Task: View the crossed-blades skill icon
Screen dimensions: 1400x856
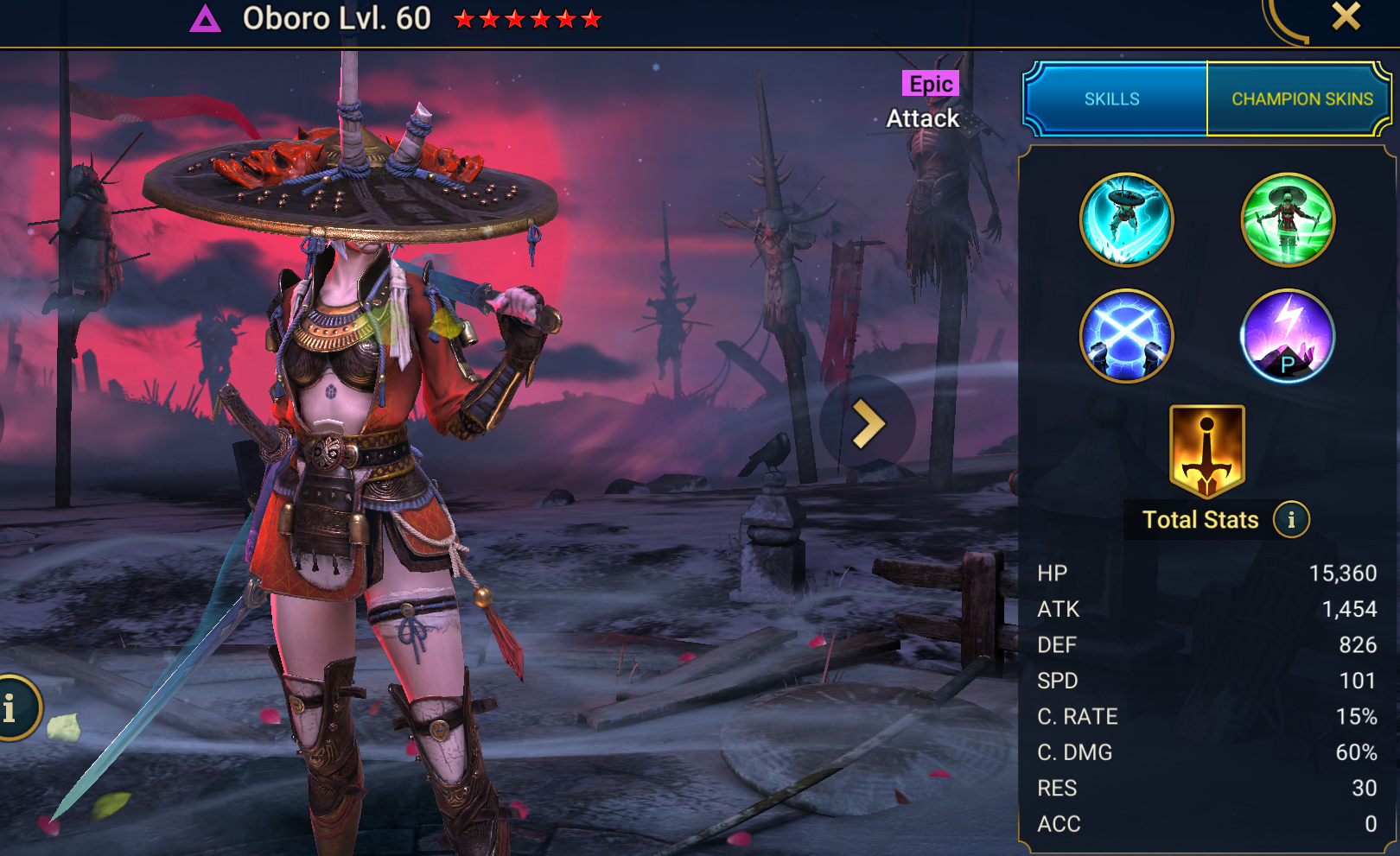Action: coord(1125,335)
